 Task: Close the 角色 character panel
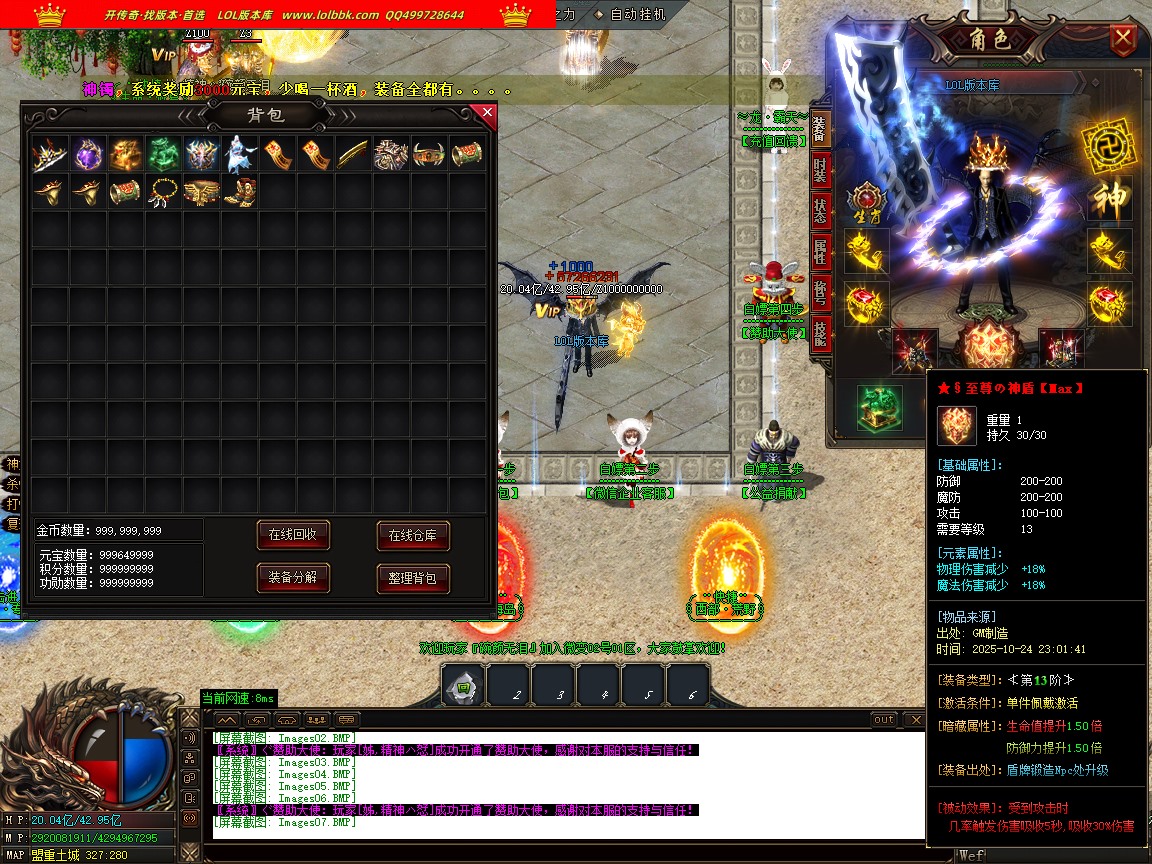click(1124, 40)
